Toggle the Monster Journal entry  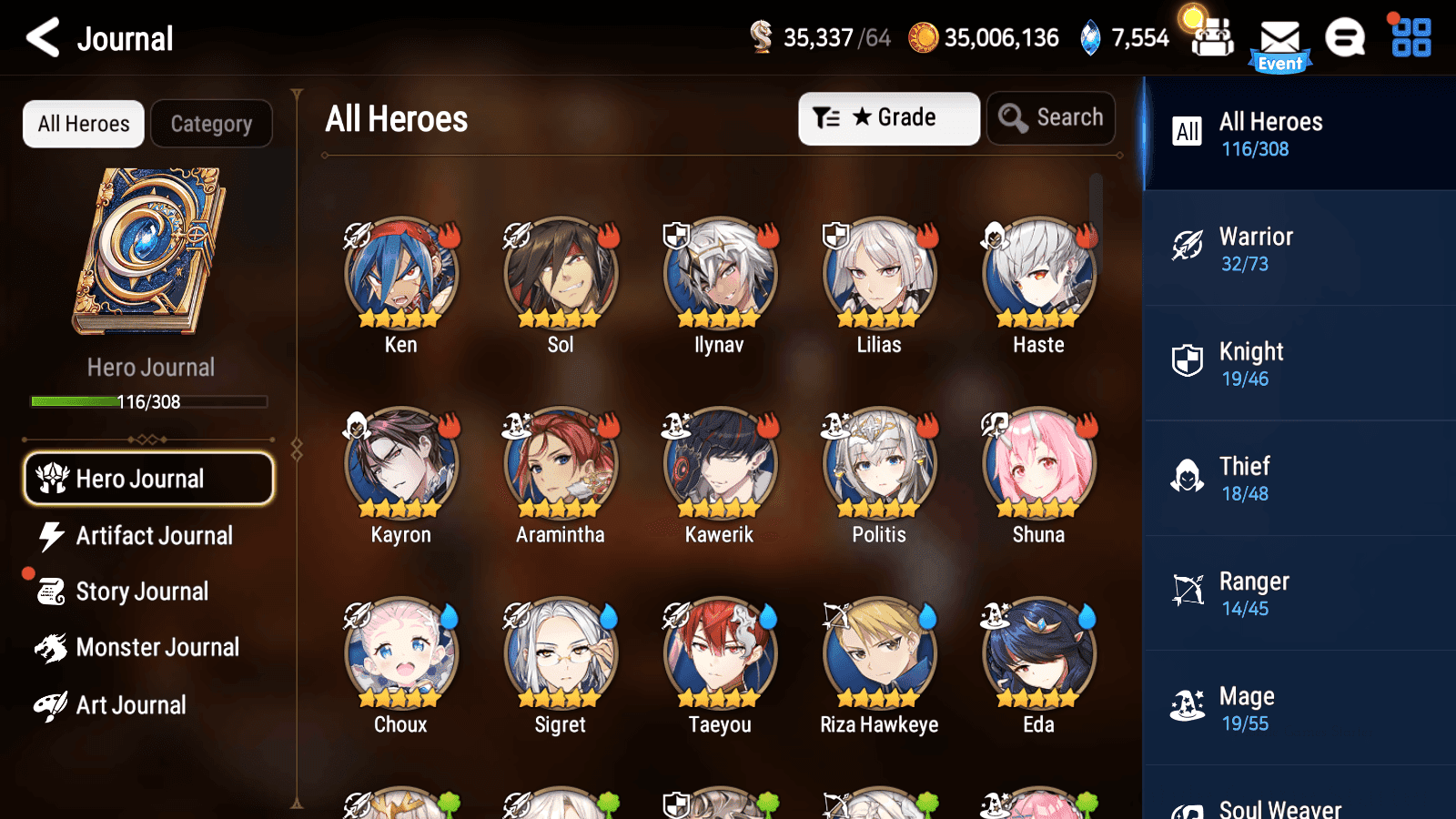pyautogui.click(x=157, y=647)
